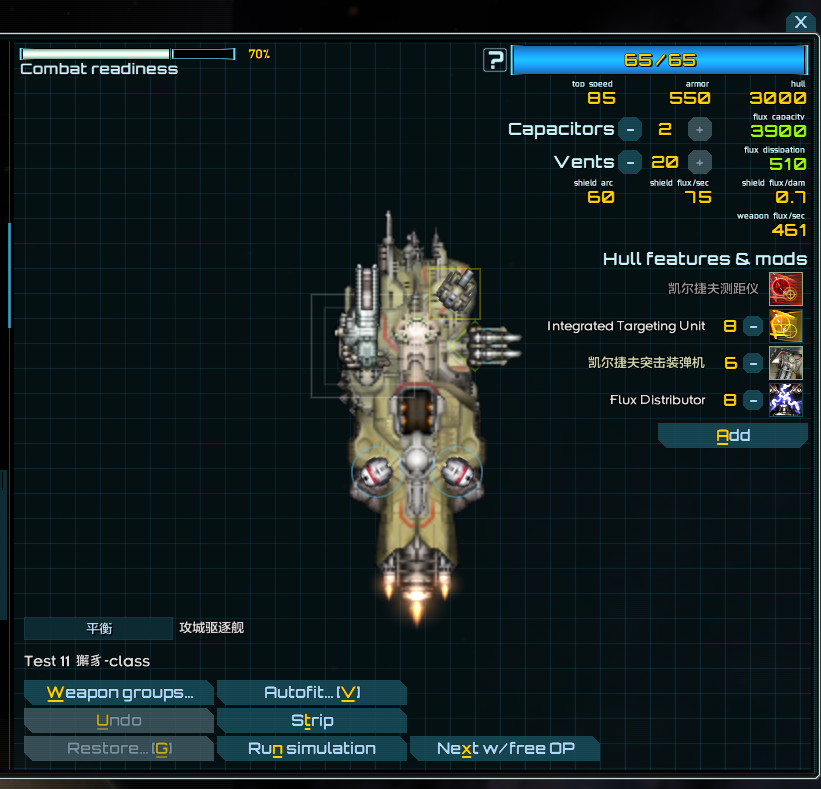The width and height of the screenshot is (821, 789).
Task: Remove the Integrated Targeting Unit hullmod
Action: tap(754, 326)
